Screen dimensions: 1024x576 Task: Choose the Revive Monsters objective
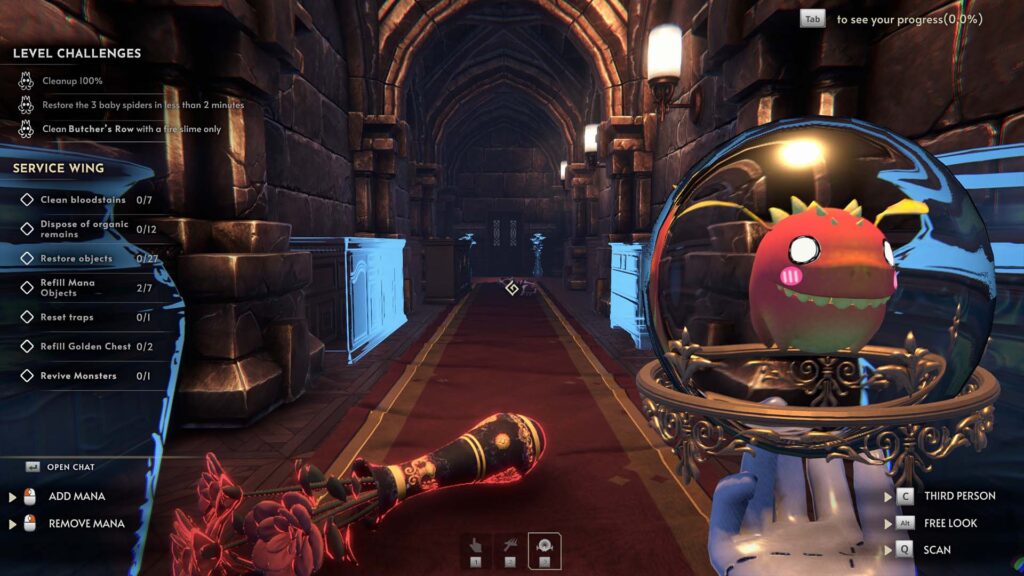click(78, 376)
